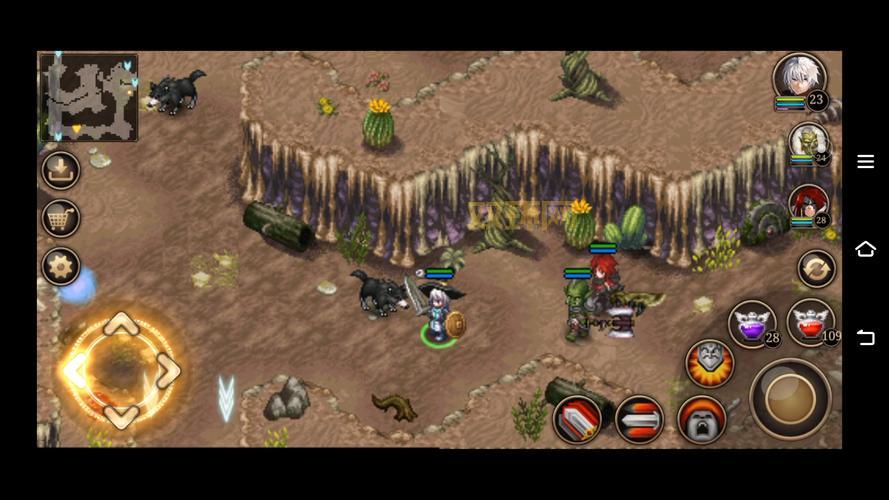
Task: Activate the flaming mask skill
Action: click(709, 364)
